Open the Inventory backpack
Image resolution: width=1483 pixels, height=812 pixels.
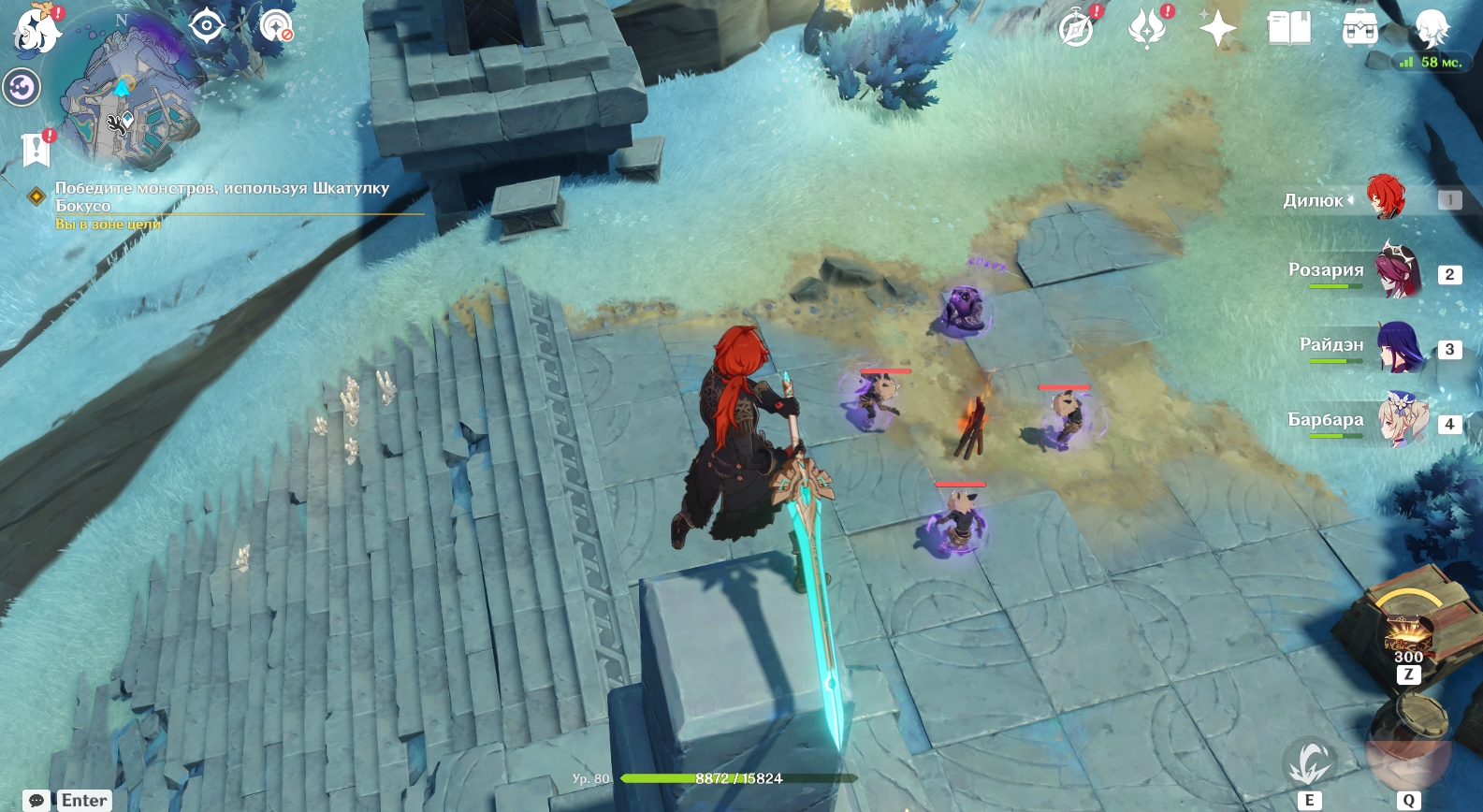pos(1359,29)
